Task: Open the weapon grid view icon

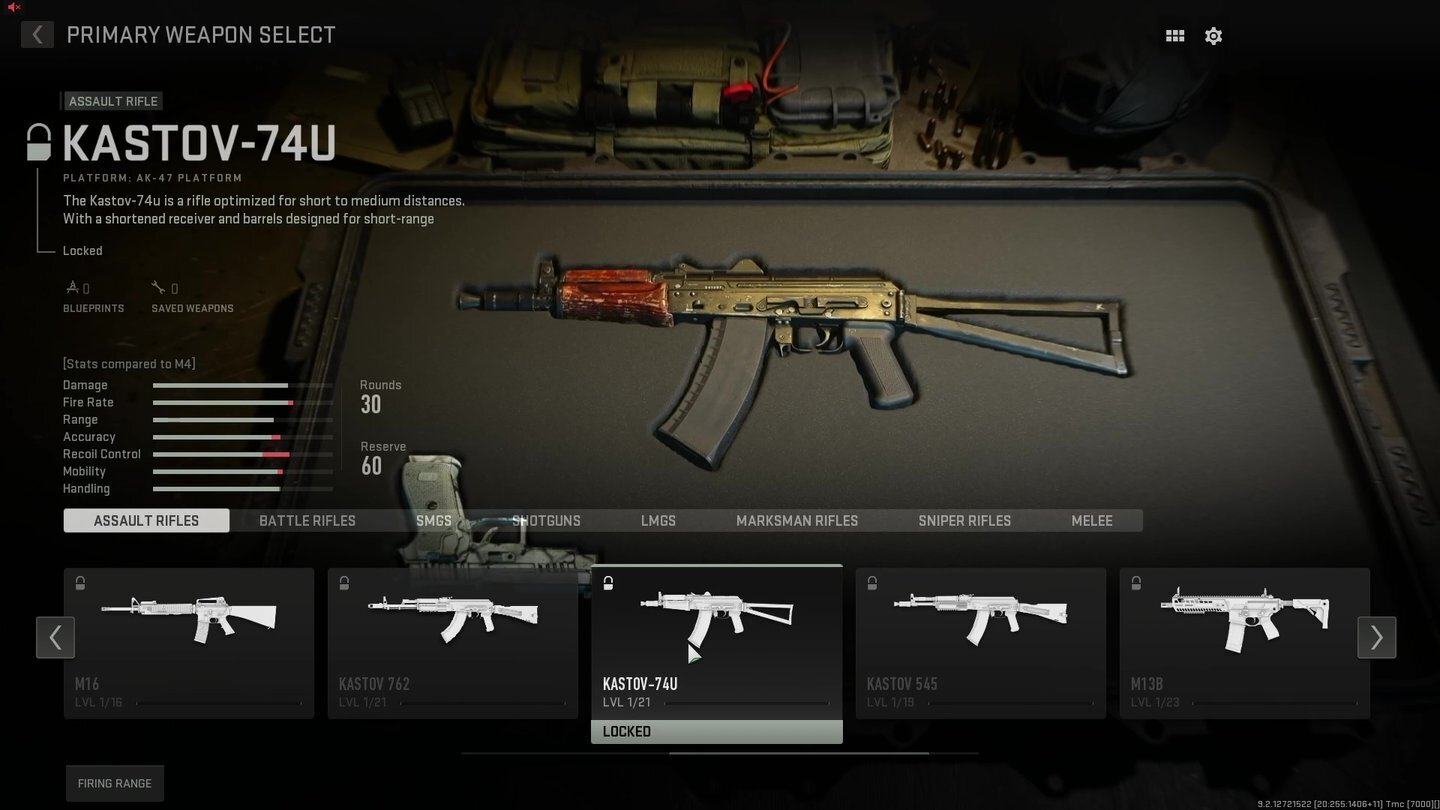Action: (x=1174, y=35)
